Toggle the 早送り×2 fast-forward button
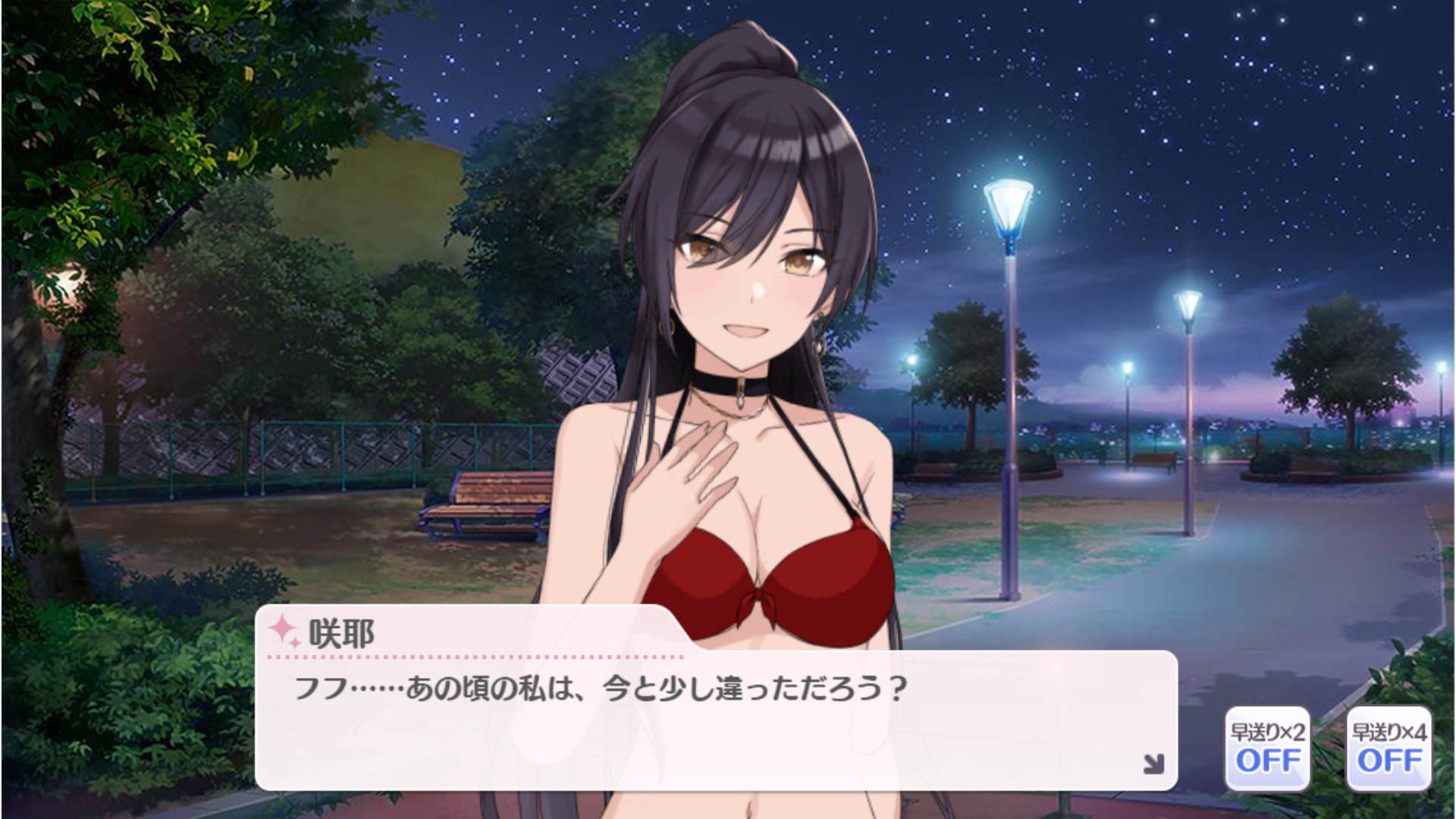The height and width of the screenshot is (819, 1456). (x=1267, y=748)
